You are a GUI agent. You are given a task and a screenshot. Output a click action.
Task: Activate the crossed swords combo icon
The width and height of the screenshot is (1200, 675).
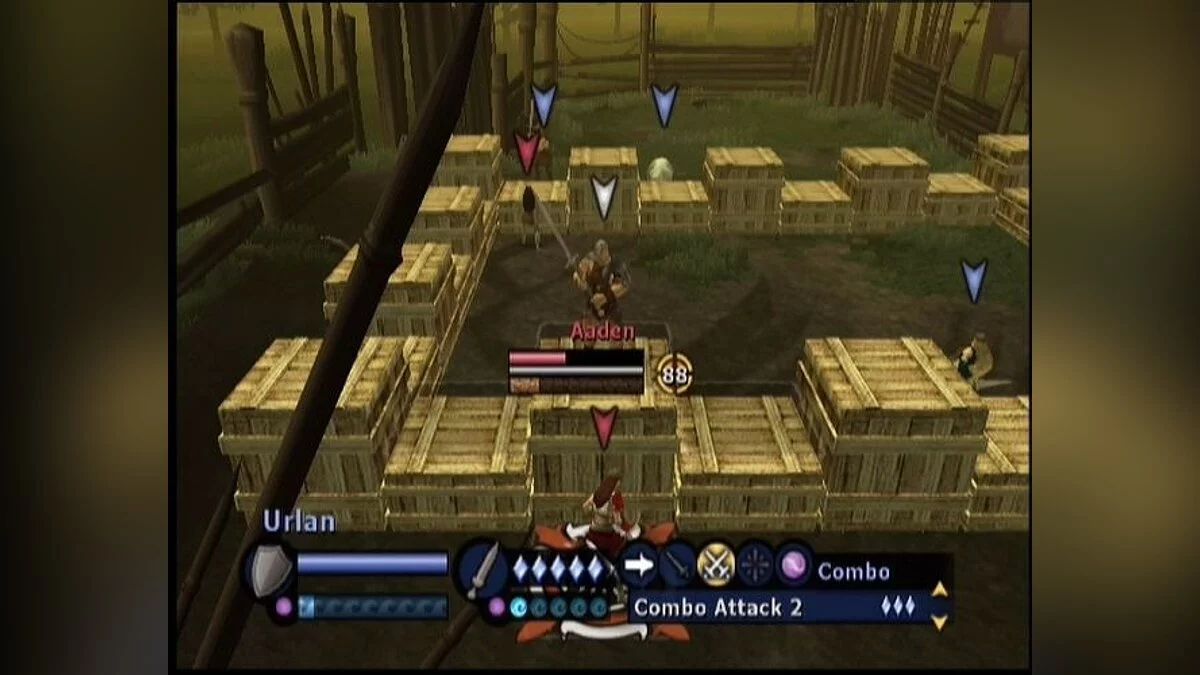click(716, 566)
